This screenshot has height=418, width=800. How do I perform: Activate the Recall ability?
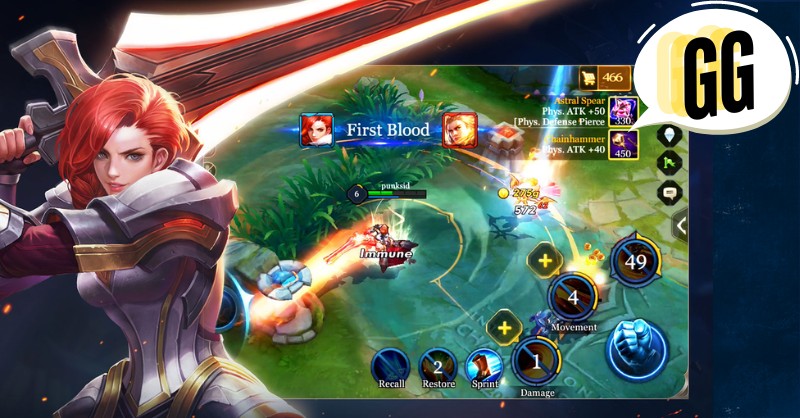coord(391,365)
